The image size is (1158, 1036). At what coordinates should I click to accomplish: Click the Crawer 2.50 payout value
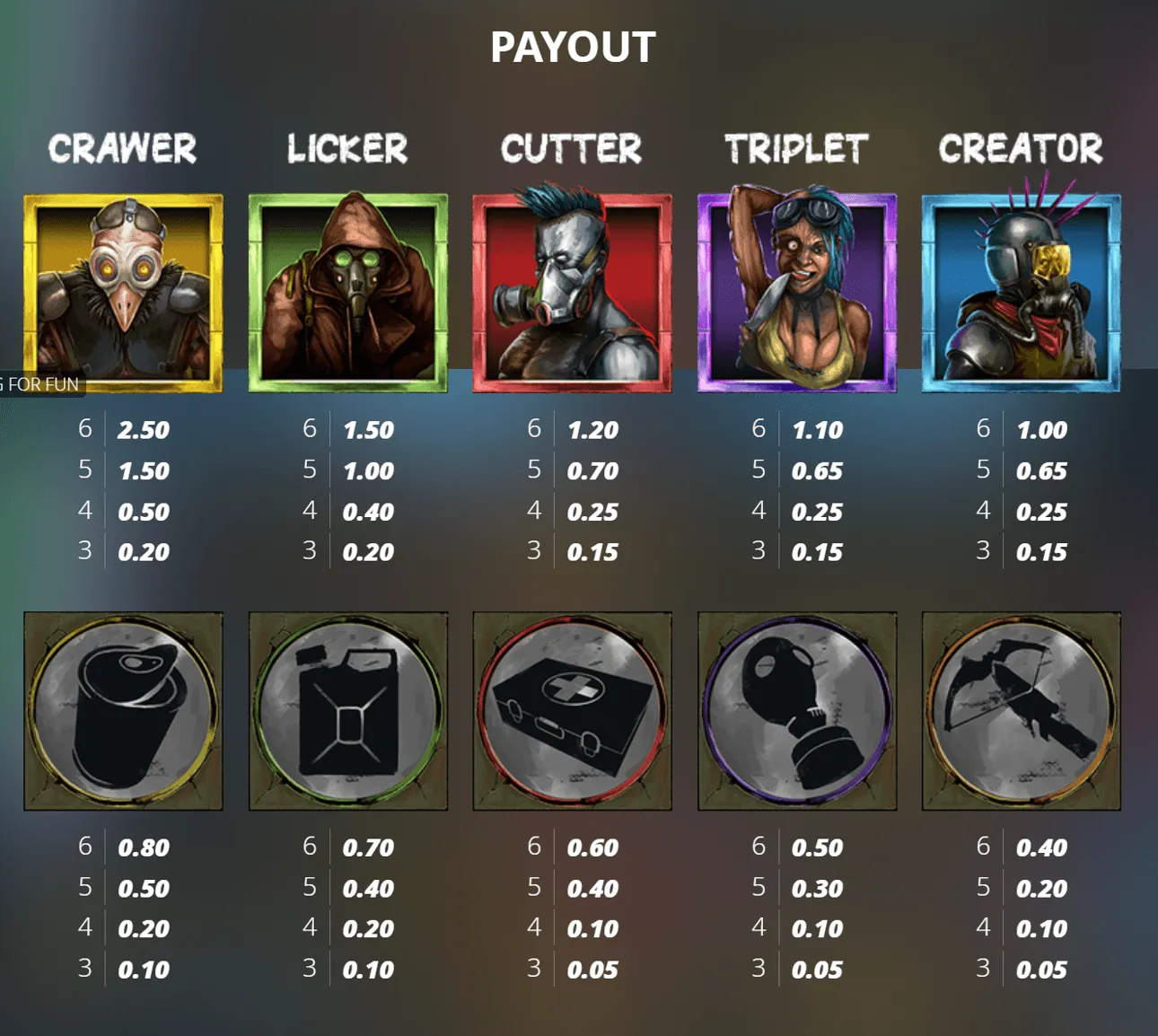[x=144, y=430]
